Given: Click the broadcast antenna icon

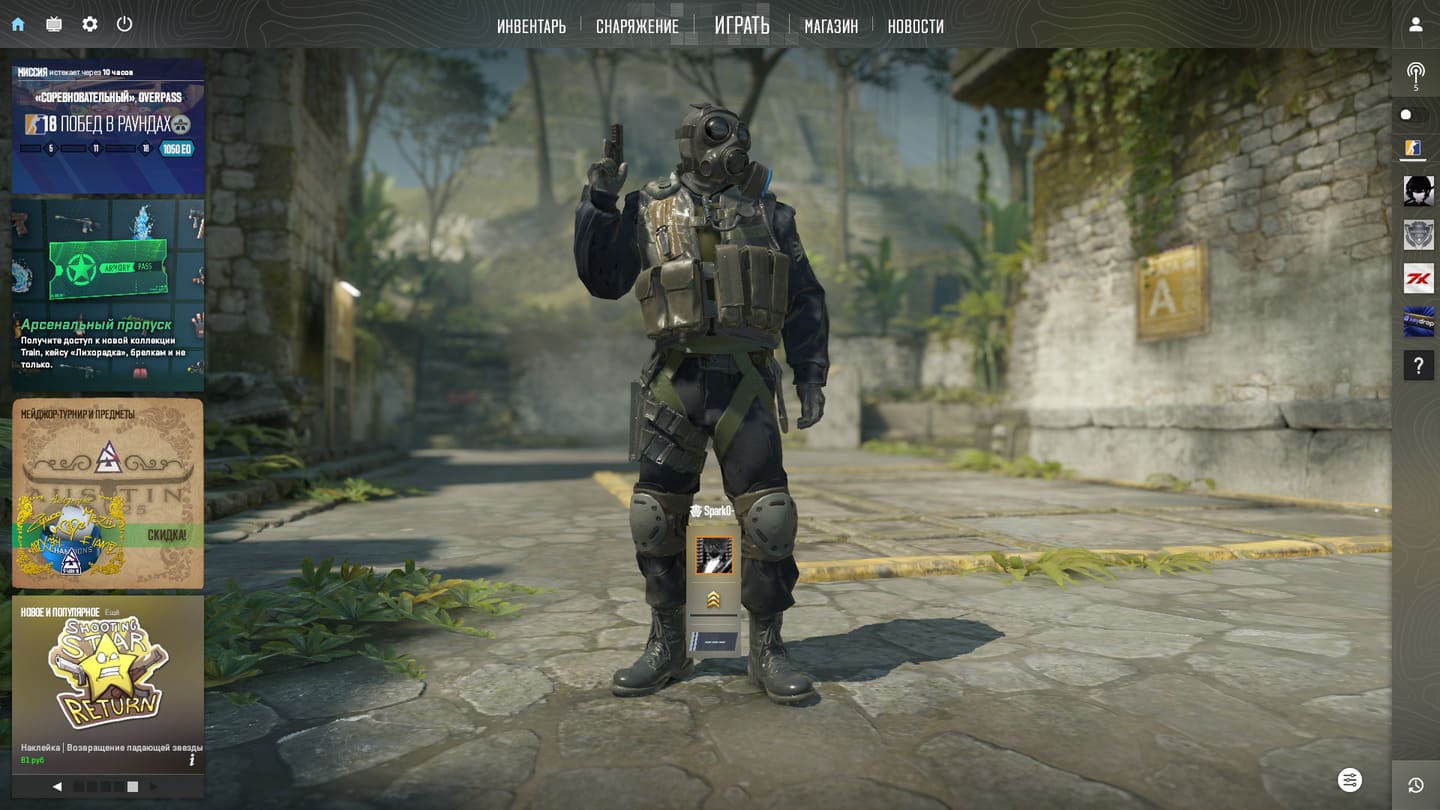Looking at the screenshot, I should (x=1415, y=73).
